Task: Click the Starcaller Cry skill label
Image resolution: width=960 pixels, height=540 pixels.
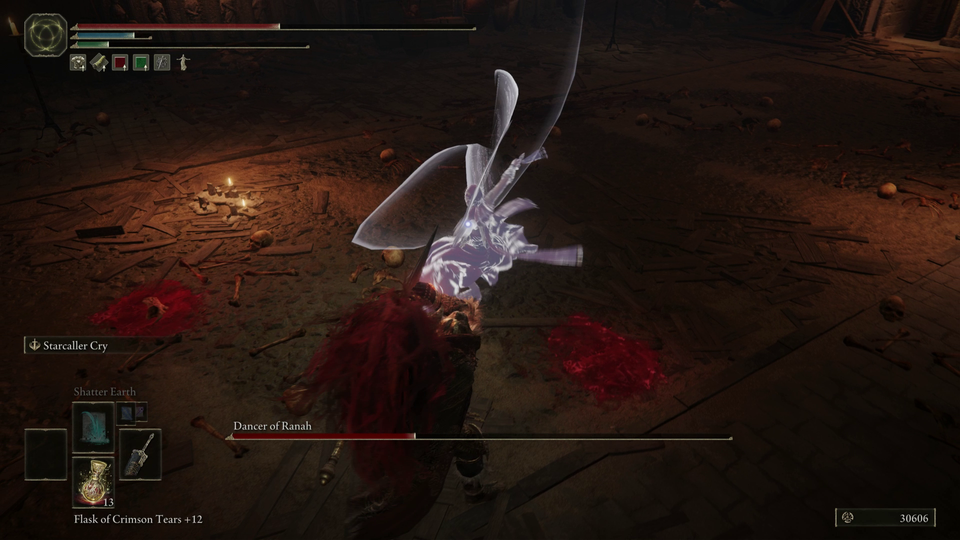Action: (75, 345)
